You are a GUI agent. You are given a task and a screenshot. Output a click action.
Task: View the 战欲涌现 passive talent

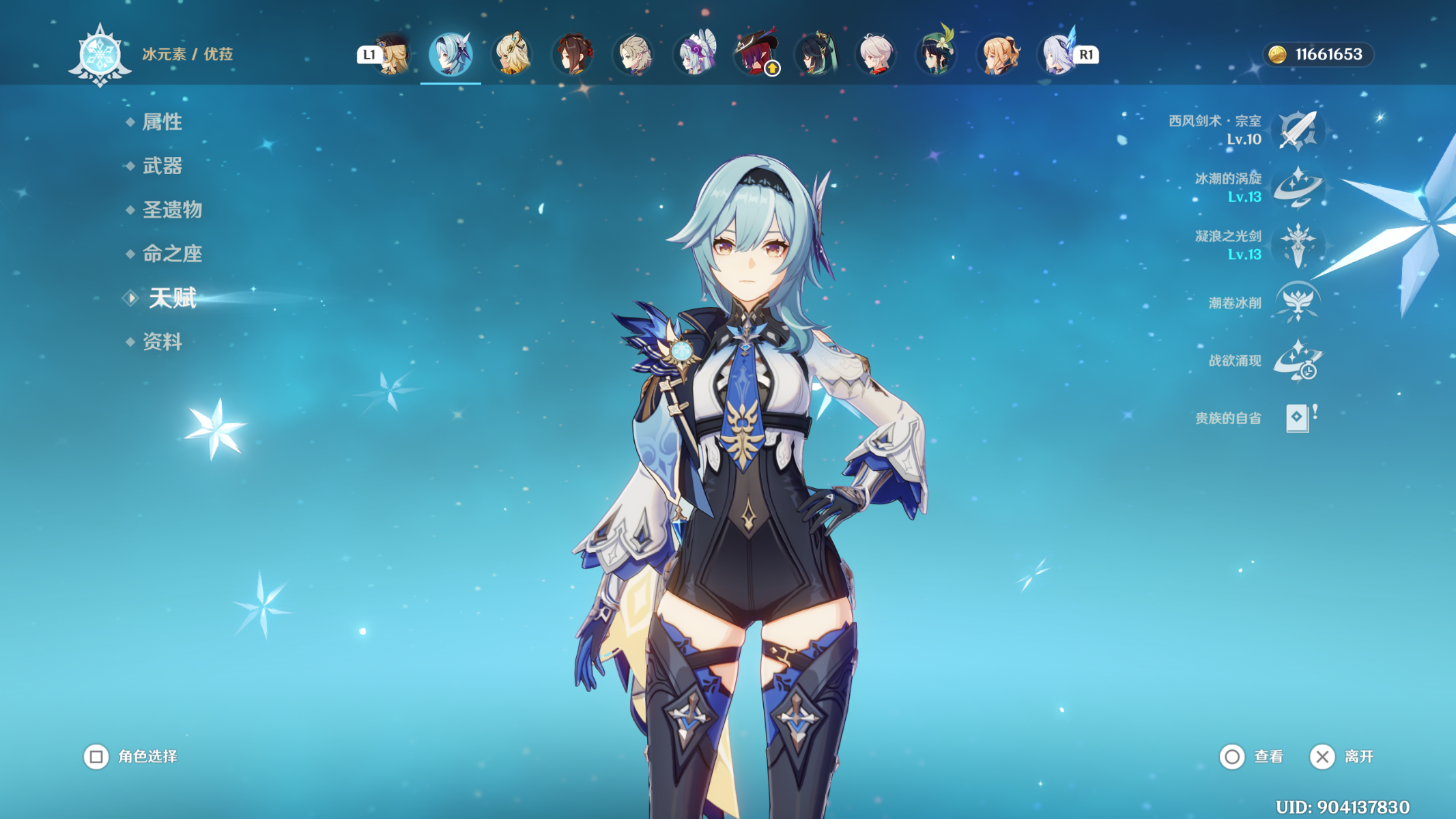(x=1298, y=360)
